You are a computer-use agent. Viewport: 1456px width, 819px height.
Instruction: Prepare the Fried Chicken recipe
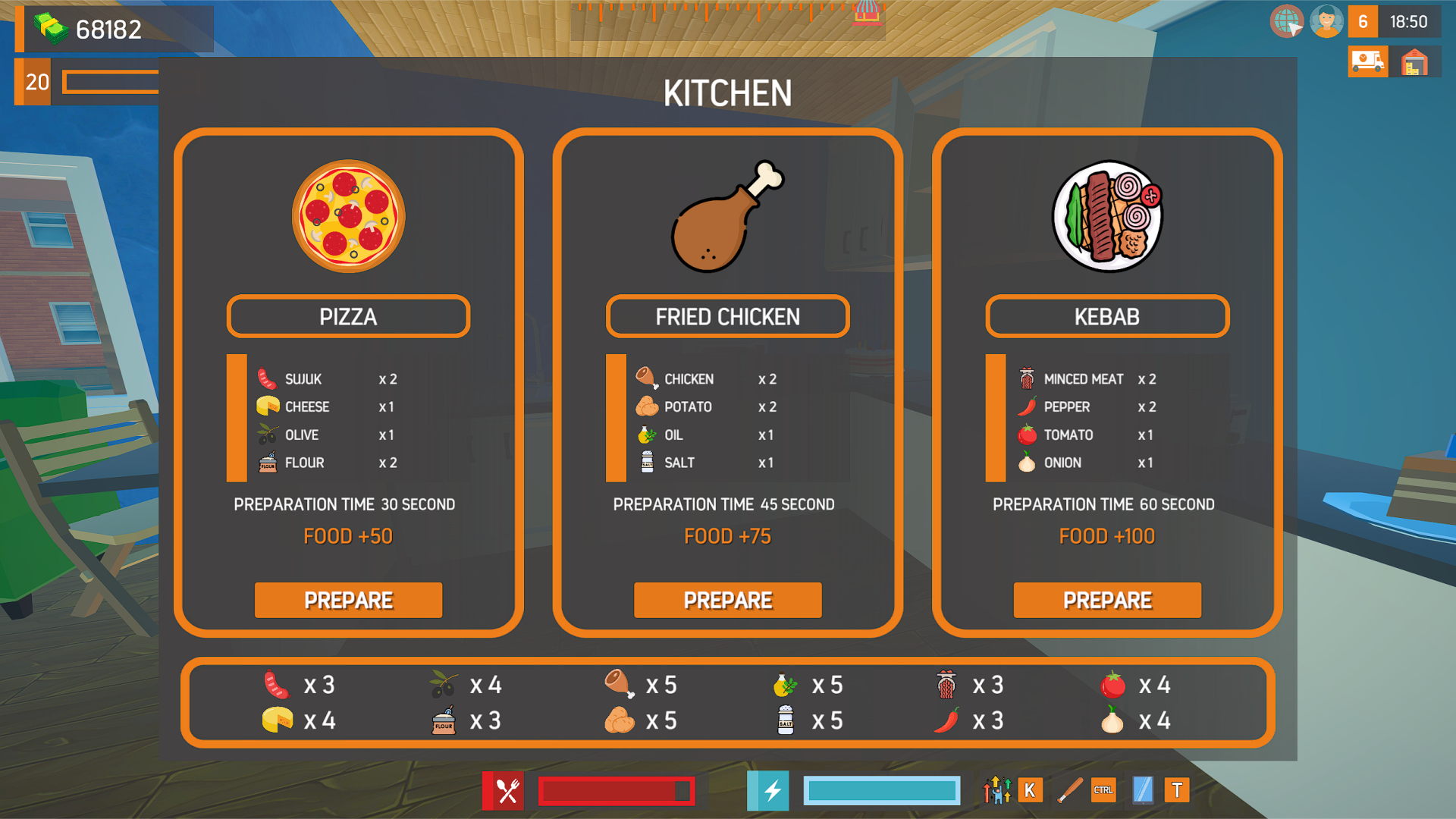point(727,600)
